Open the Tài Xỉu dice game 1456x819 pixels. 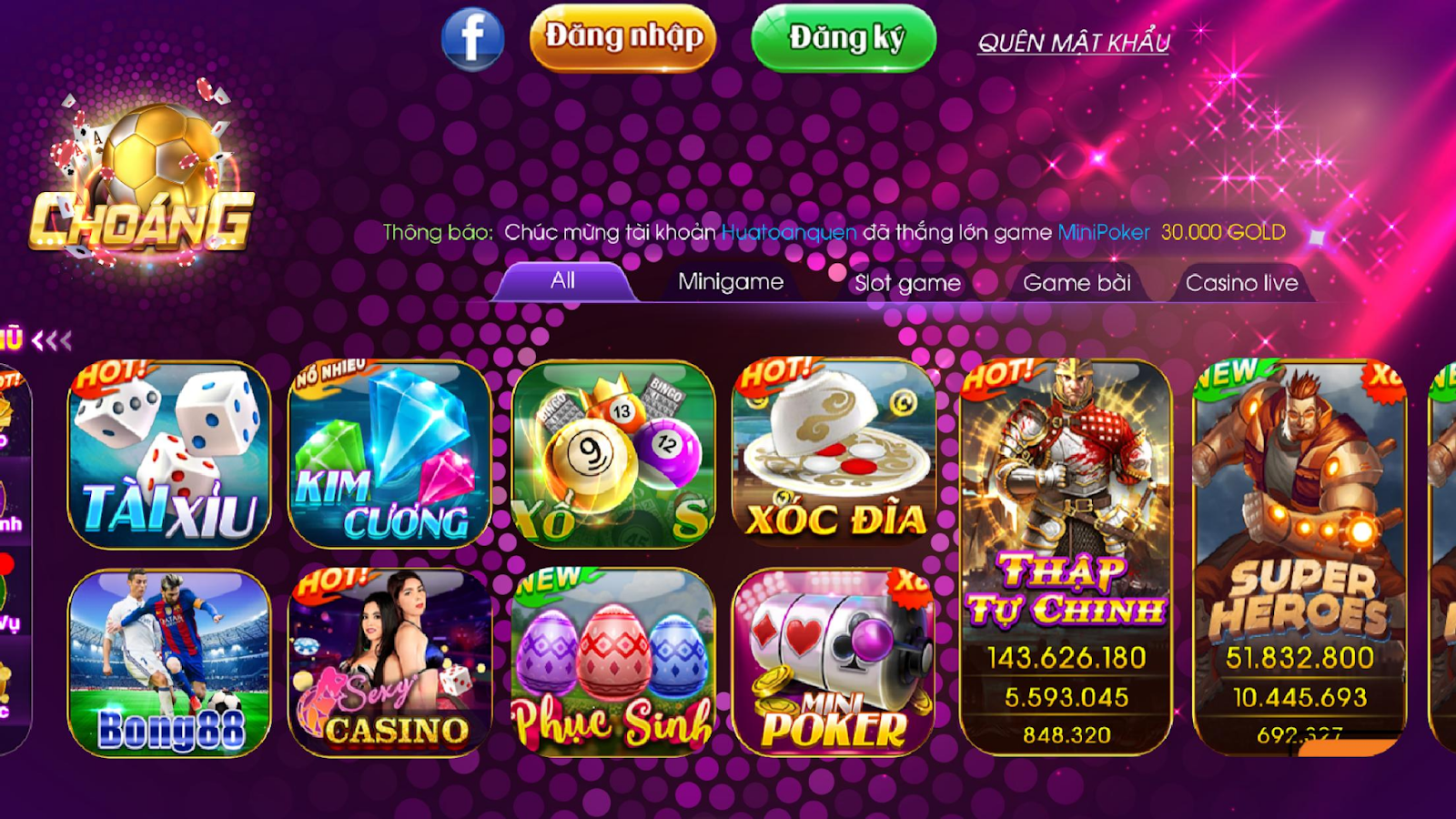pyautogui.click(x=169, y=452)
